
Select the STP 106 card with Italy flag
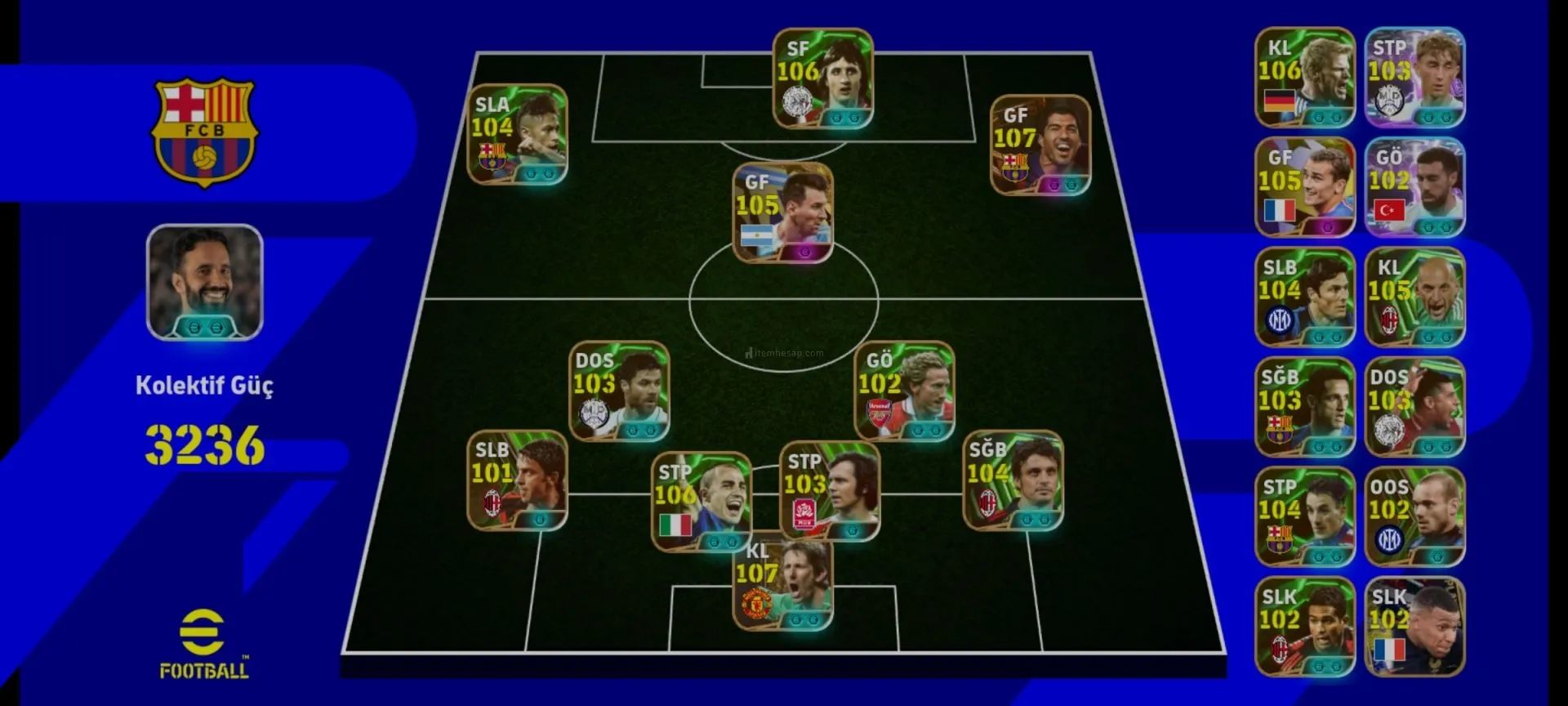701,502
